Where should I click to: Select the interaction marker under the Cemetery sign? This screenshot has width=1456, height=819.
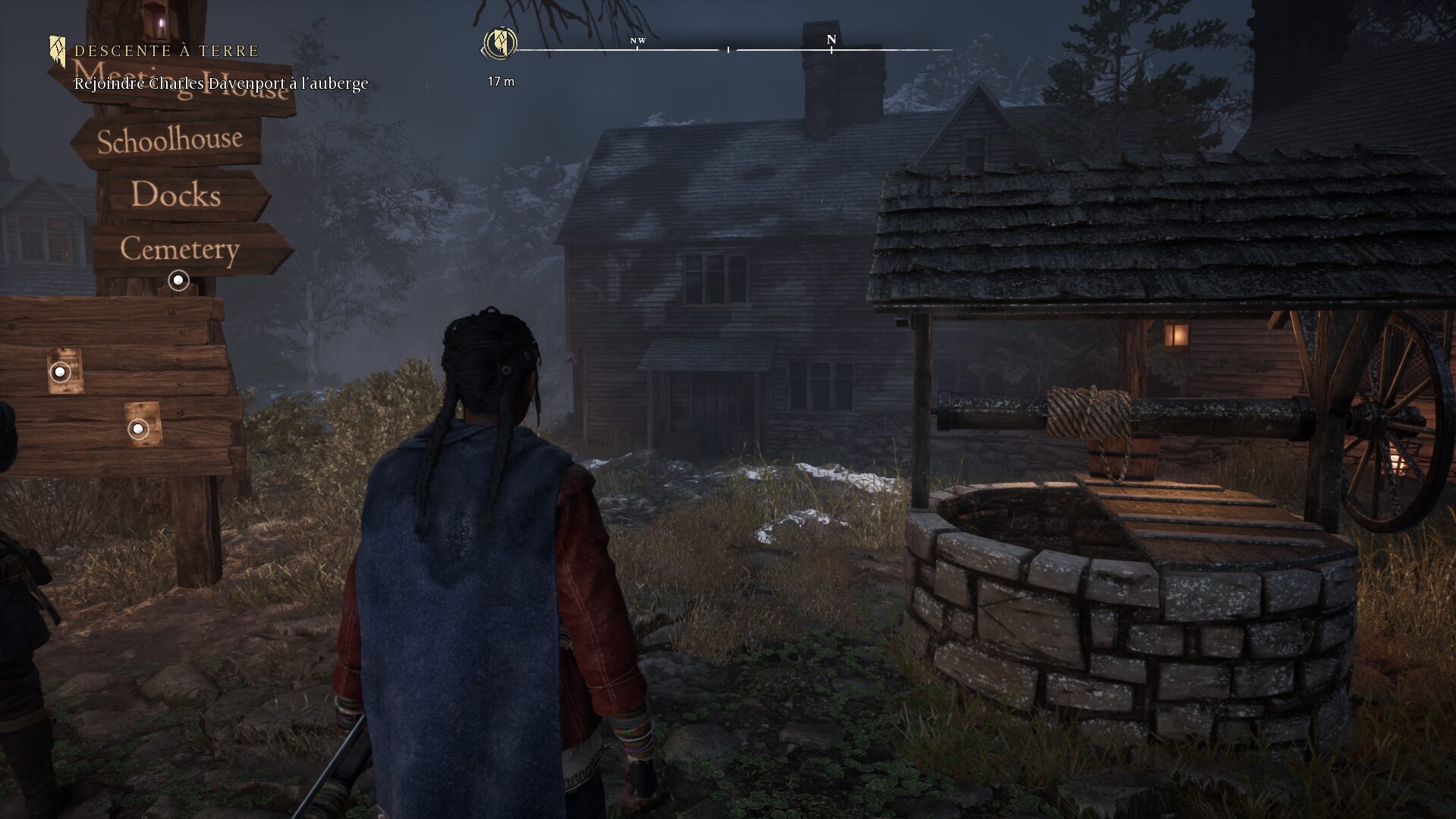pyautogui.click(x=178, y=281)
